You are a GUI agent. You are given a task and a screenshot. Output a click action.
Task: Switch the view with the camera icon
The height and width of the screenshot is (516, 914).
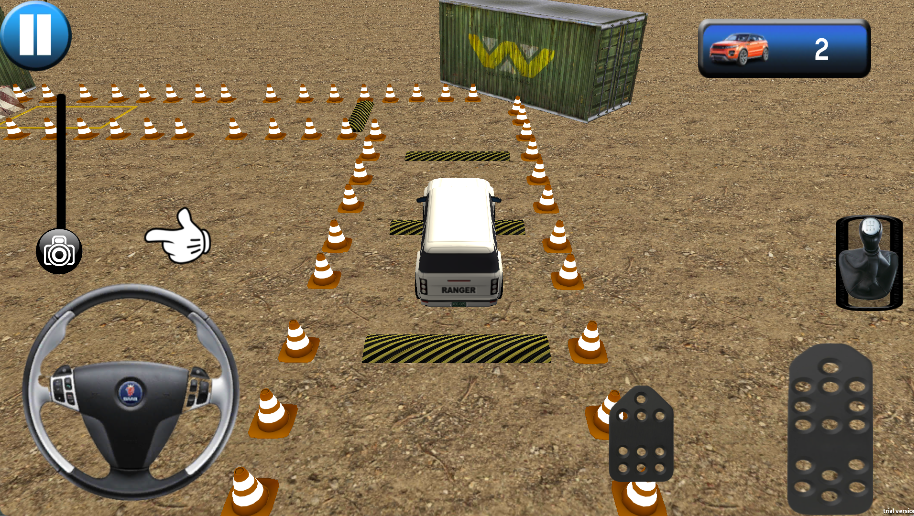click(59, 251)
